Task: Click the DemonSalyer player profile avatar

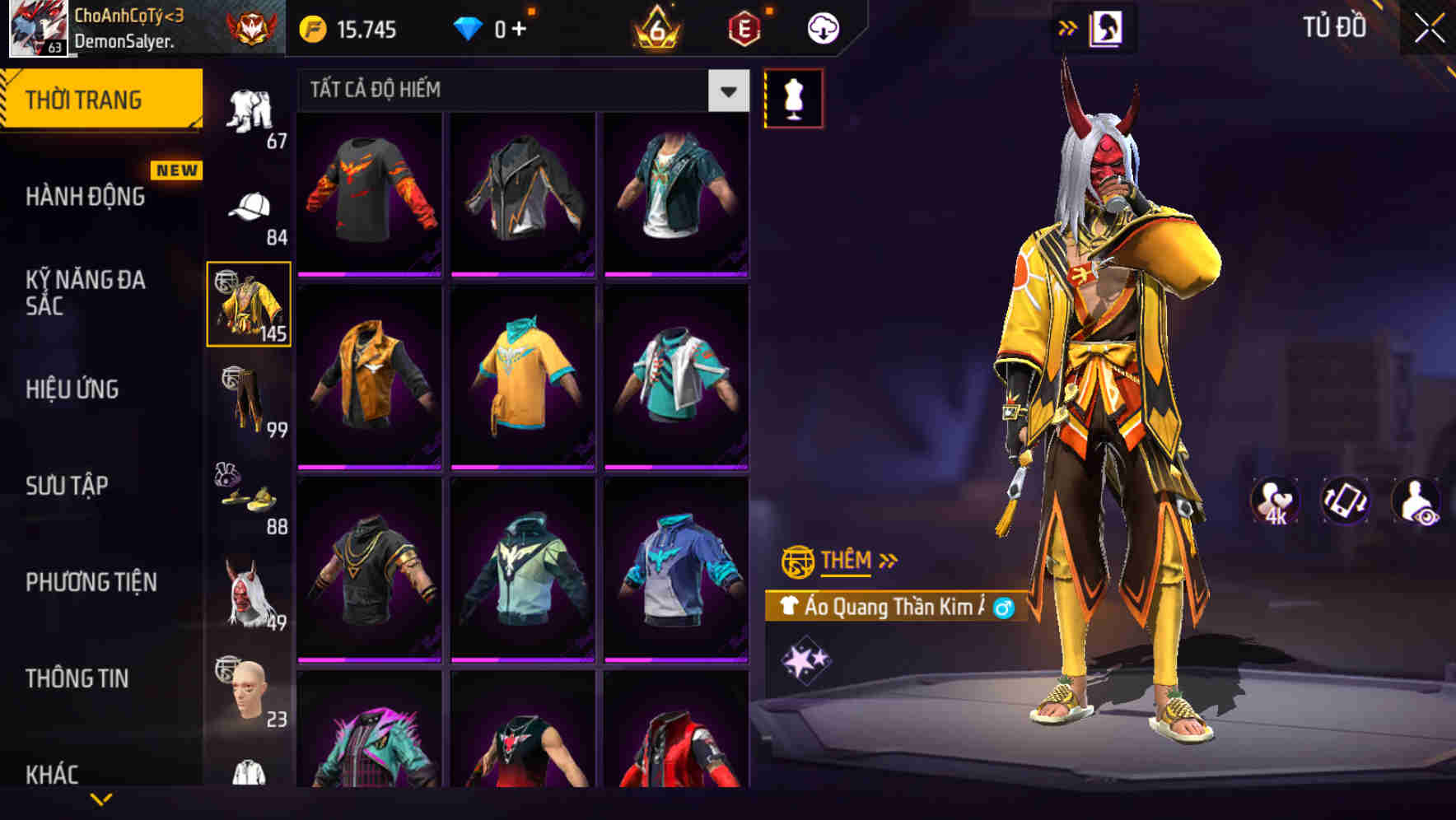Action: point(36,27)
